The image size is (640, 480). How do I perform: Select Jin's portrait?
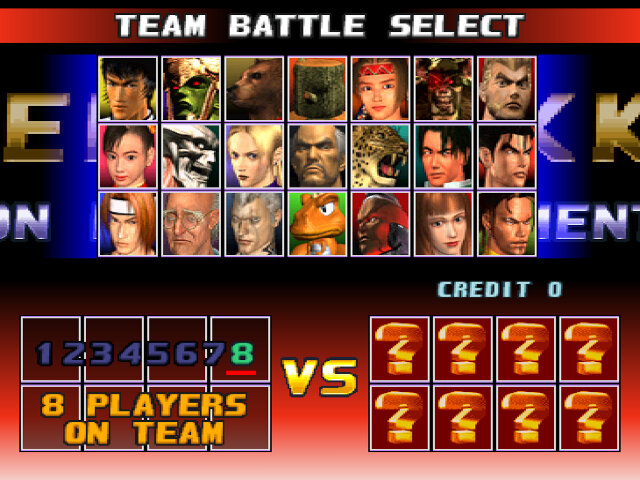[x=507, y=155]
